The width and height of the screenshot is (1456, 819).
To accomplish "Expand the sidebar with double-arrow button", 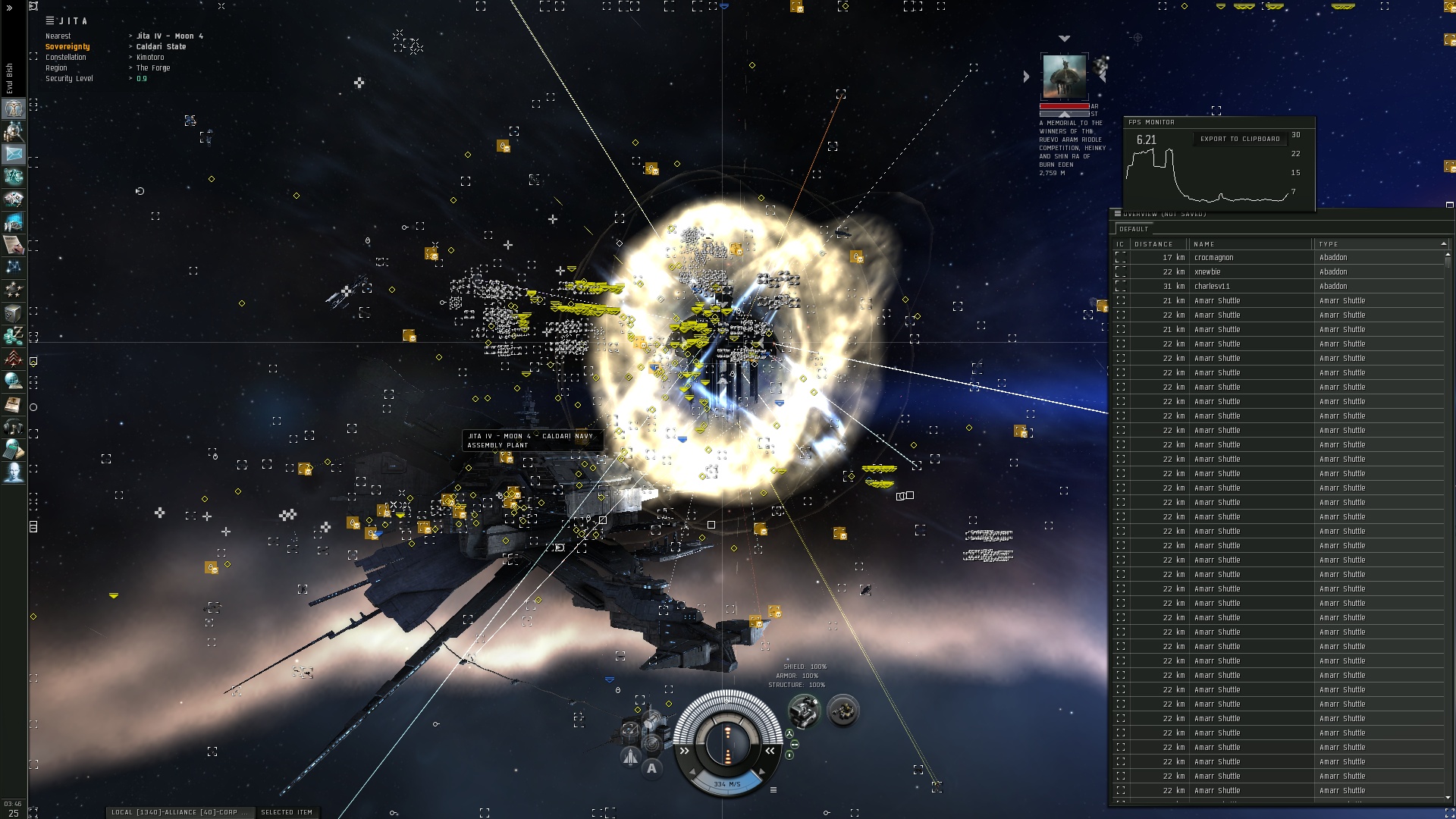I will (x=10, y=8).
